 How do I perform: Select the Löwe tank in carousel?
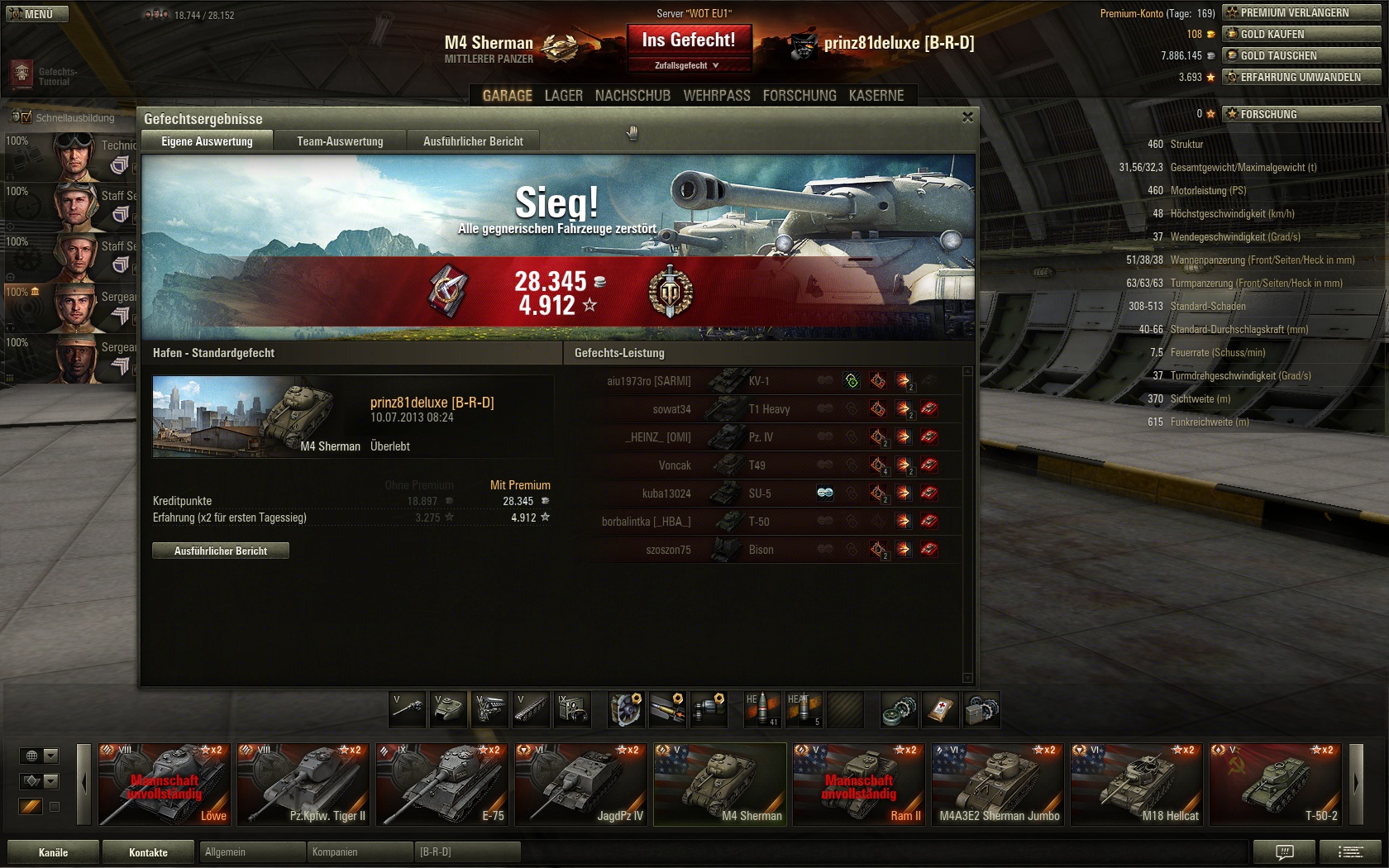click(x=164, y=784)
